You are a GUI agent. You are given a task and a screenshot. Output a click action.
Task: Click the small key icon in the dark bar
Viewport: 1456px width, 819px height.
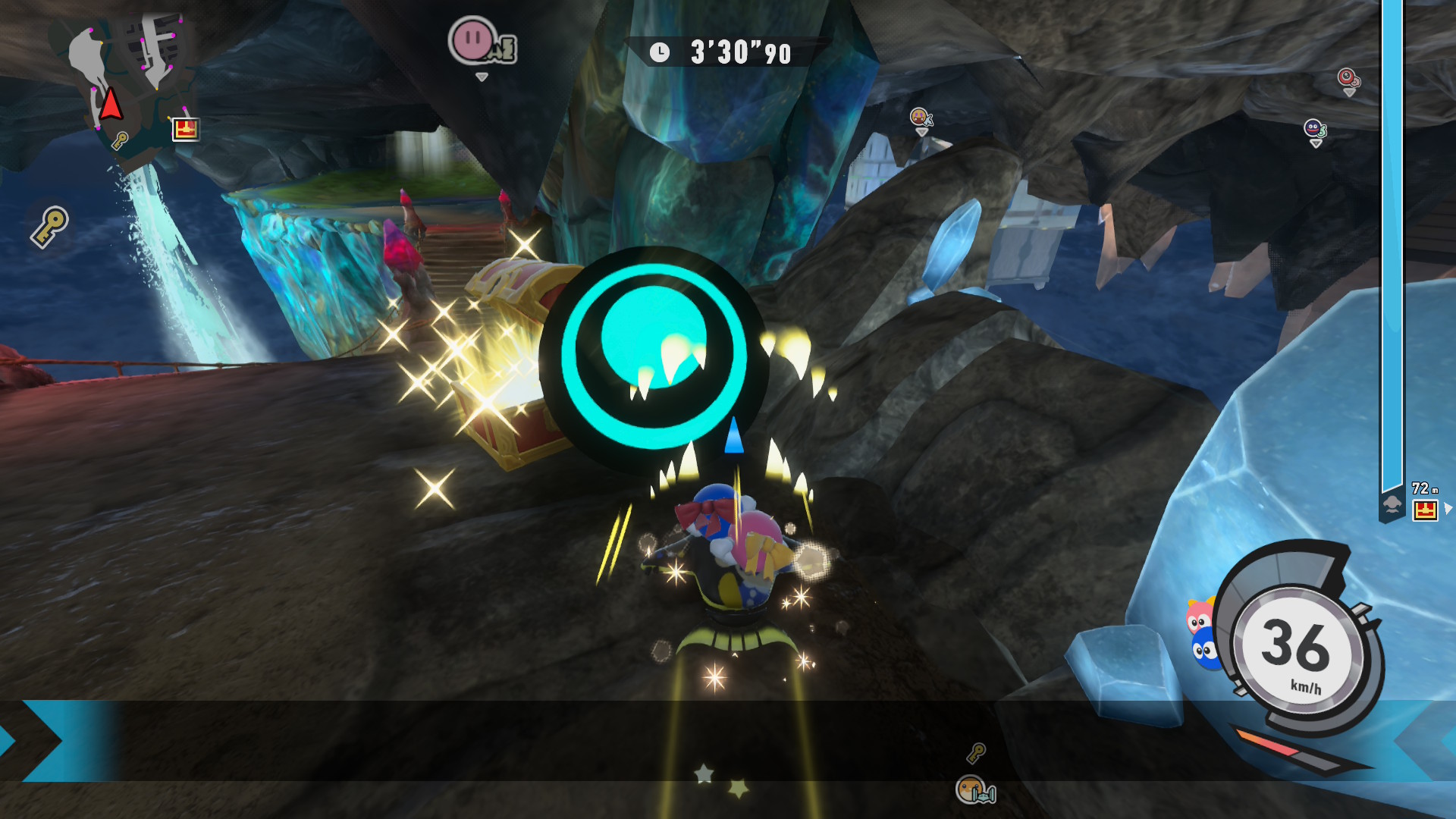coord(976,752)
